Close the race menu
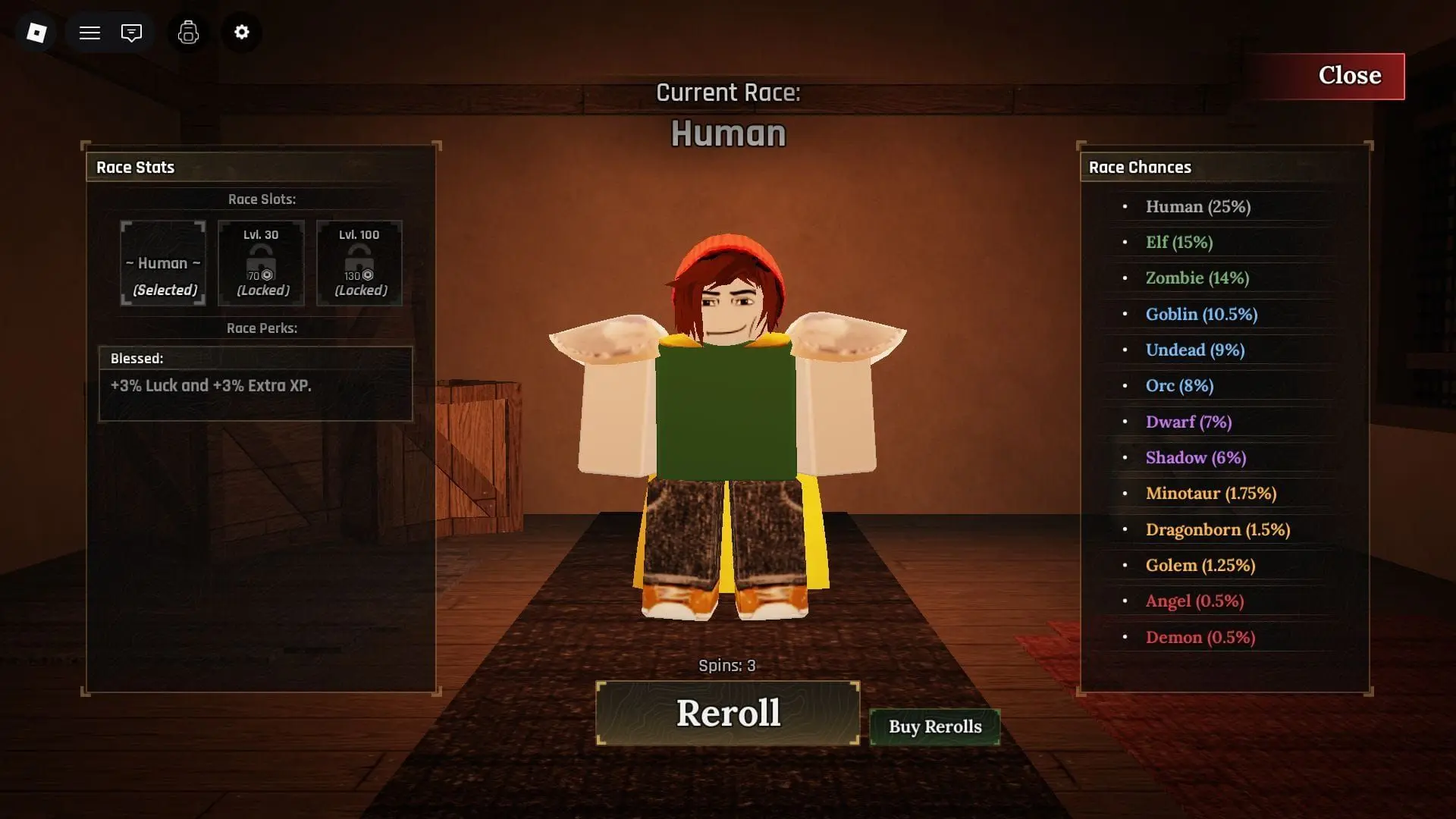 tap(1350, 76)
